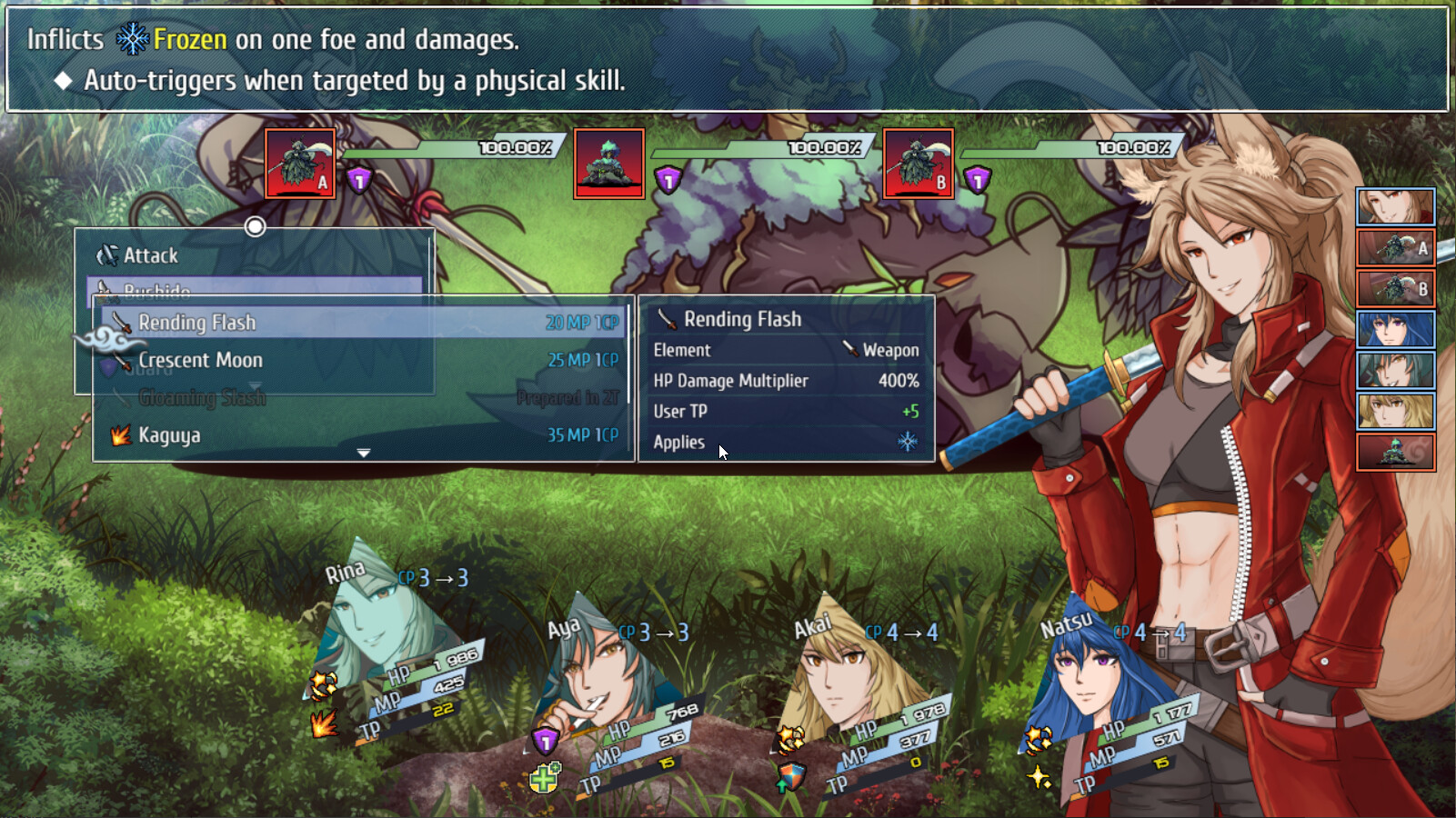Screen dimensions: 1456x818
Task: Click the top turn-order portrait
Action: pyautogui.click(x=1395, y=206)
